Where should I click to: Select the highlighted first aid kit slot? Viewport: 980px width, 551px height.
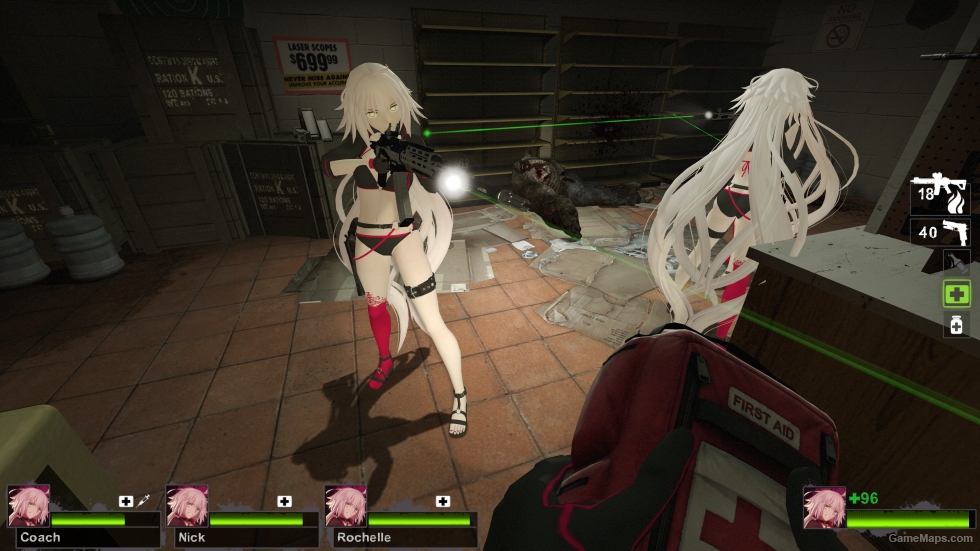[956, 294]
